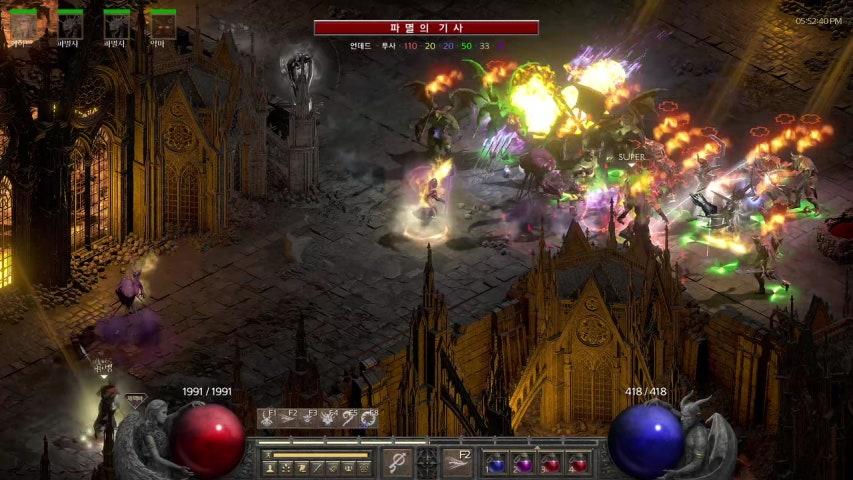Open the character sheet from the mini menu

pos(270,467)
